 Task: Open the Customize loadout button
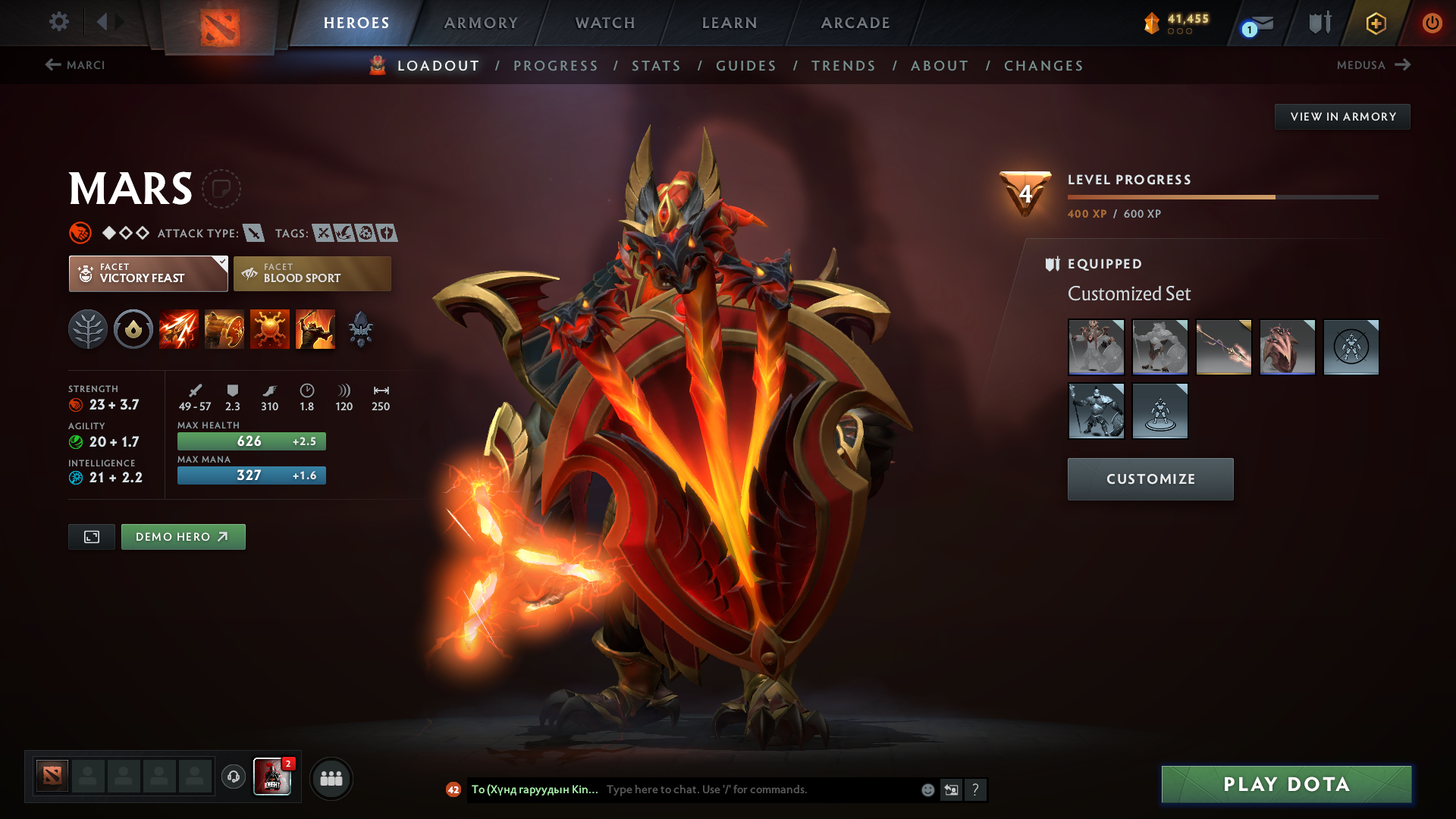point(1150,479)
